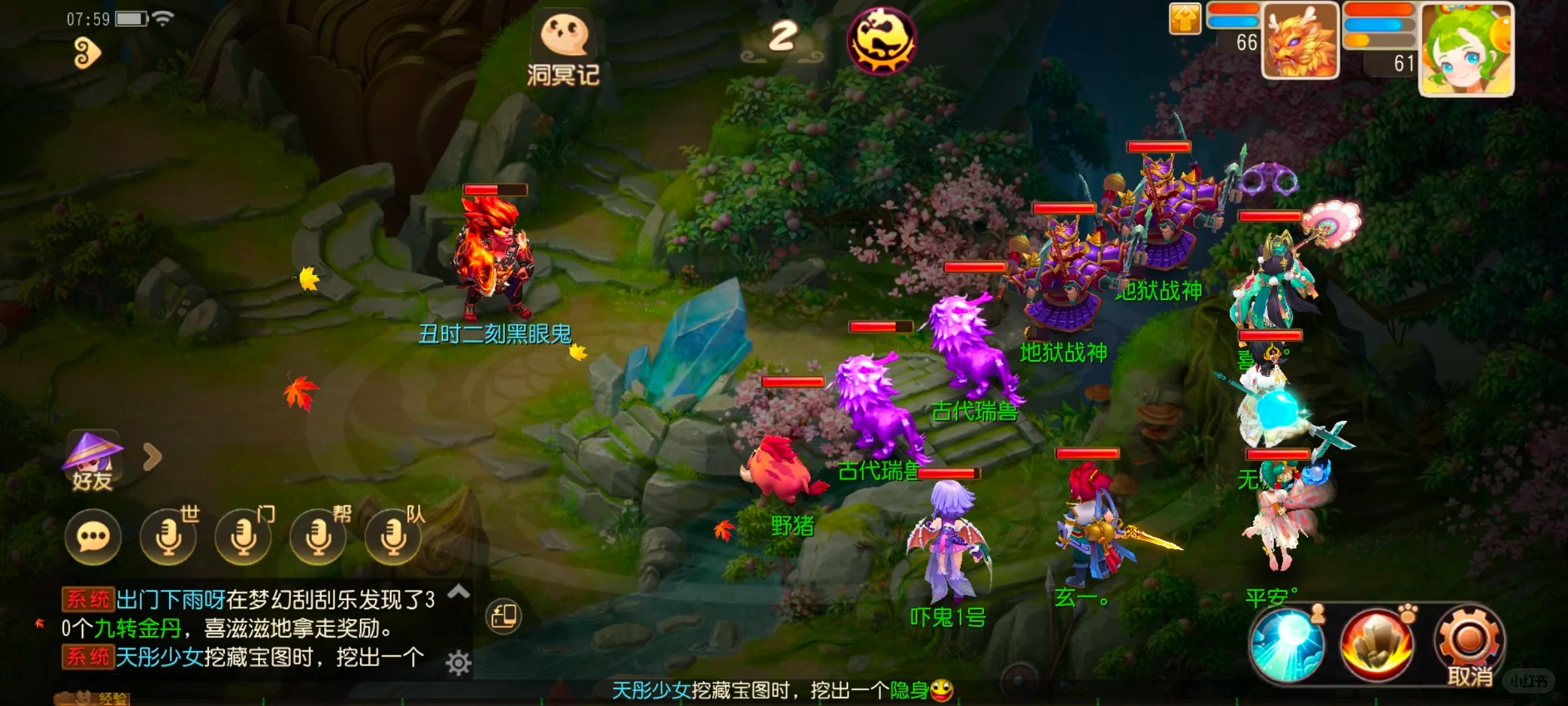Cast the fiery rock pet skill
Viewport: 1568px width, 706px height.
1377,643
